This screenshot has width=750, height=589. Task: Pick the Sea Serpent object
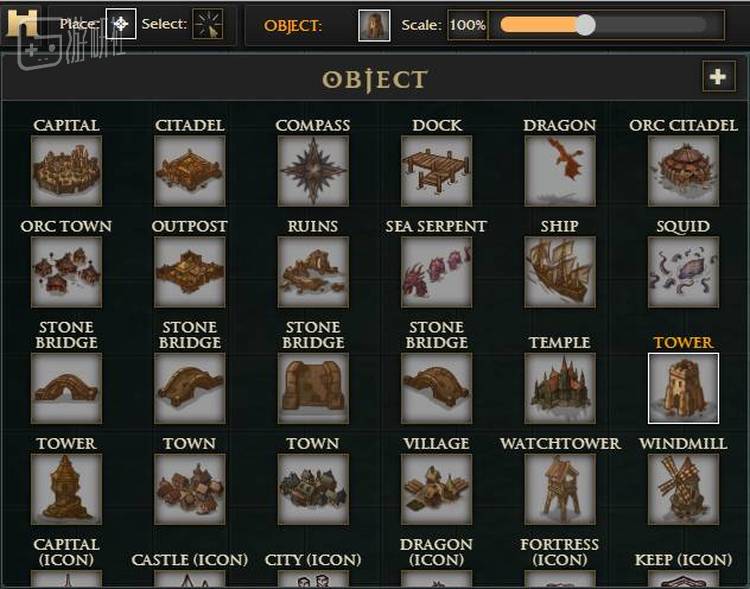click(437, 272)
